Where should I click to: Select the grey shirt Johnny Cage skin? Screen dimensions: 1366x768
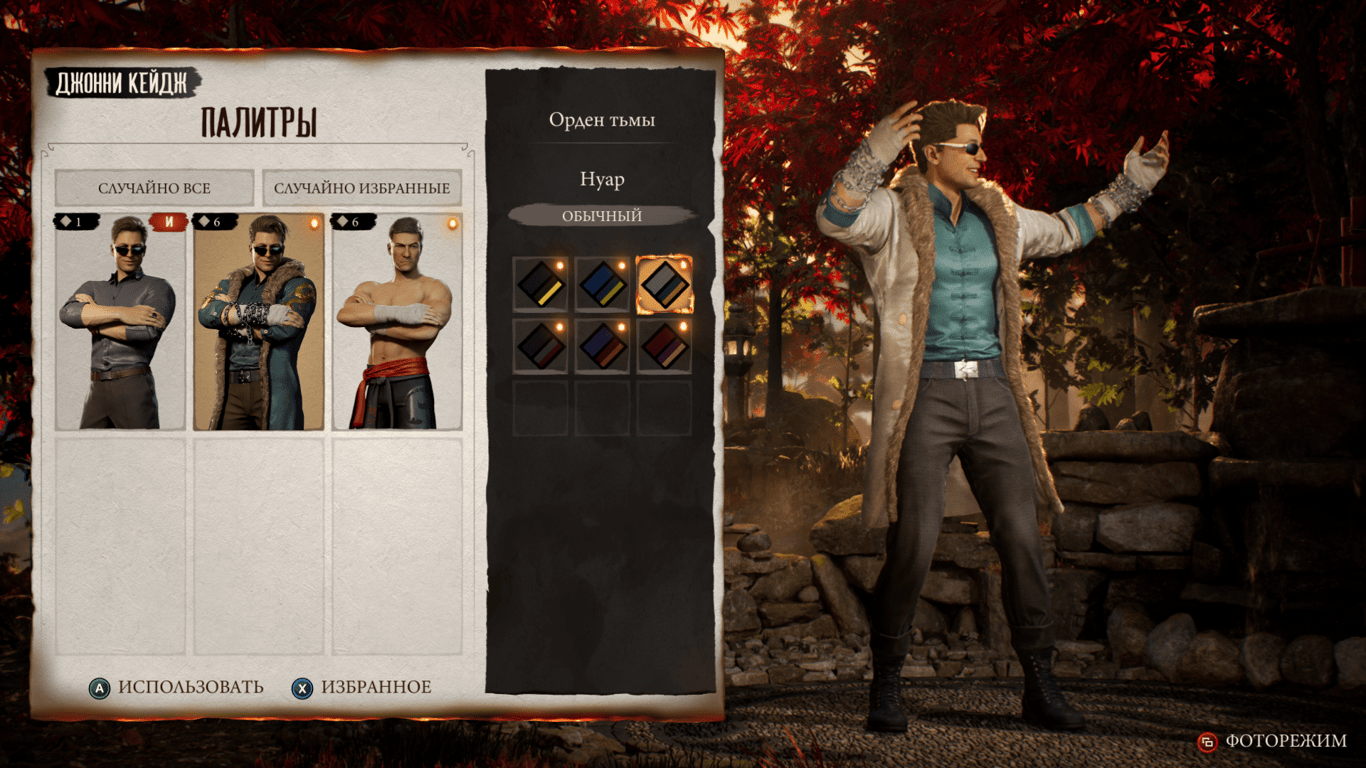(x=120, y=322)
